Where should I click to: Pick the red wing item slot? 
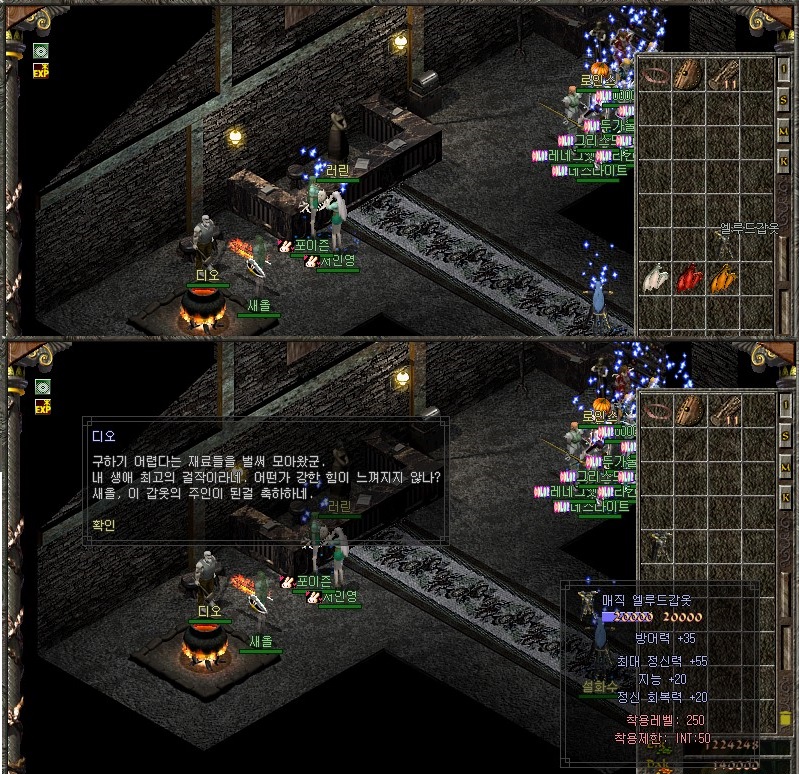[x=688, y=278]
